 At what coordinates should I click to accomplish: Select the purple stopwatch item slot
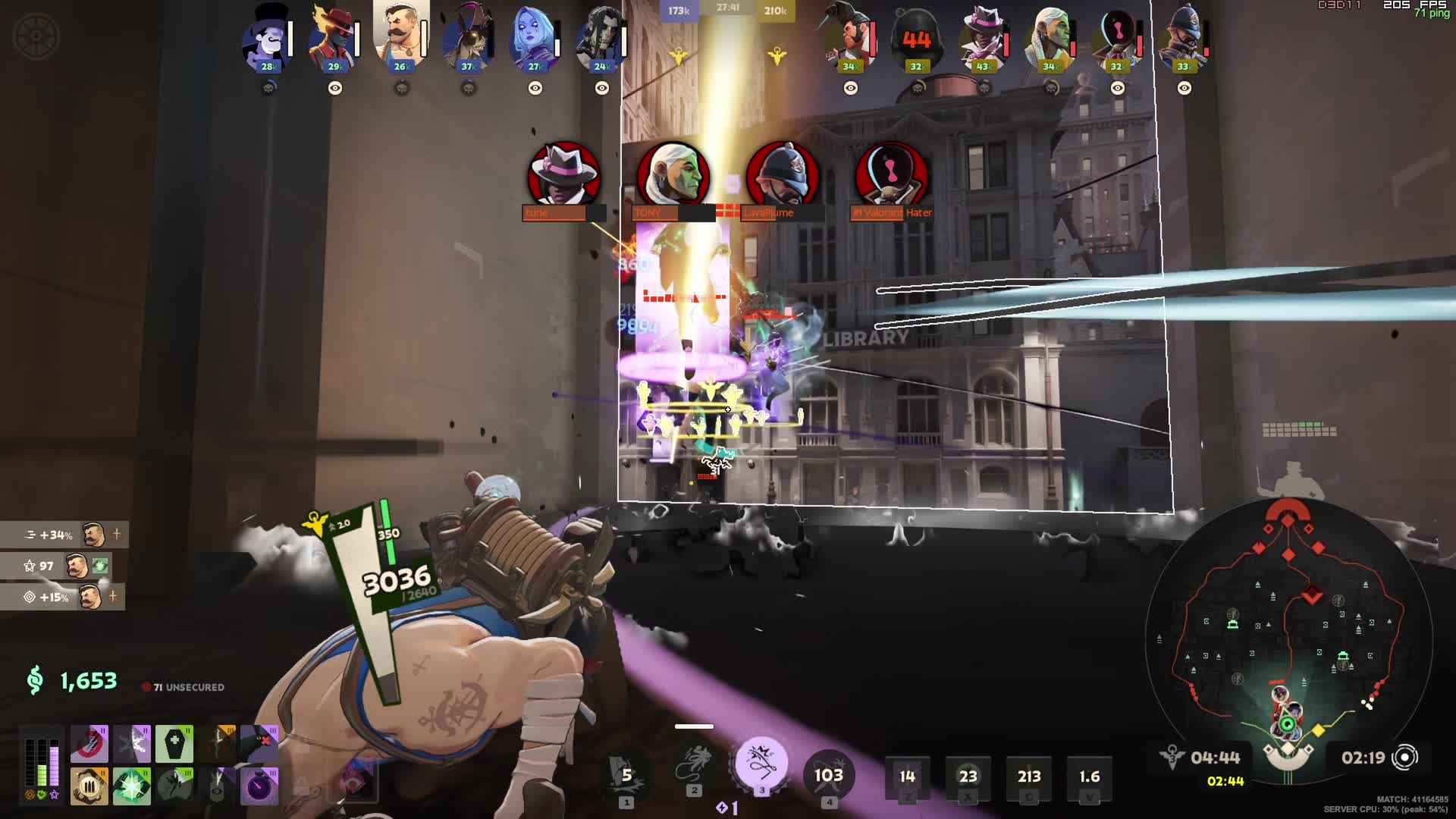259,786
